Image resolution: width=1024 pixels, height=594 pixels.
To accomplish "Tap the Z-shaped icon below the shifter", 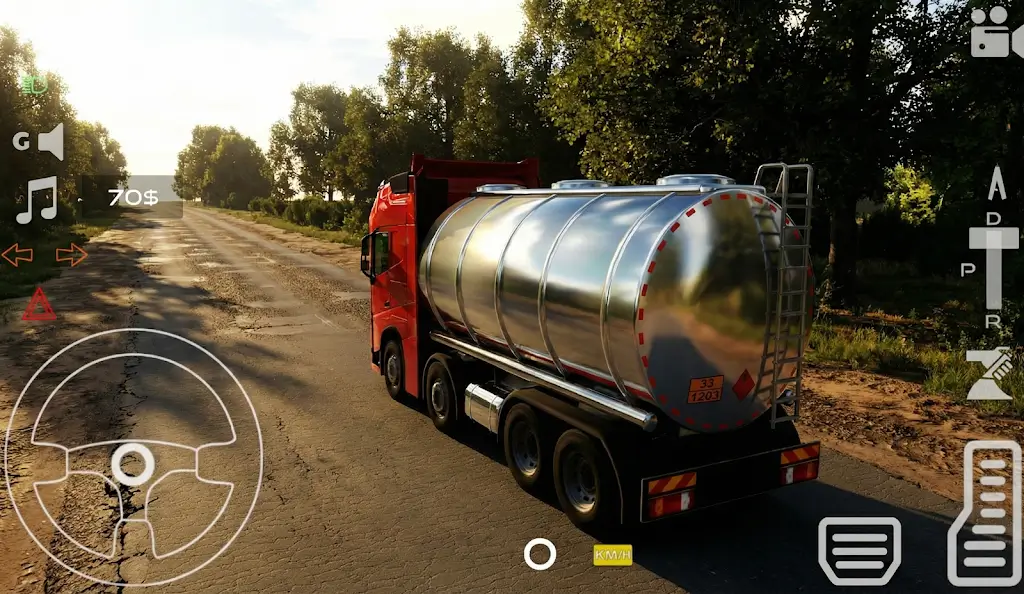I will [989, 374].
